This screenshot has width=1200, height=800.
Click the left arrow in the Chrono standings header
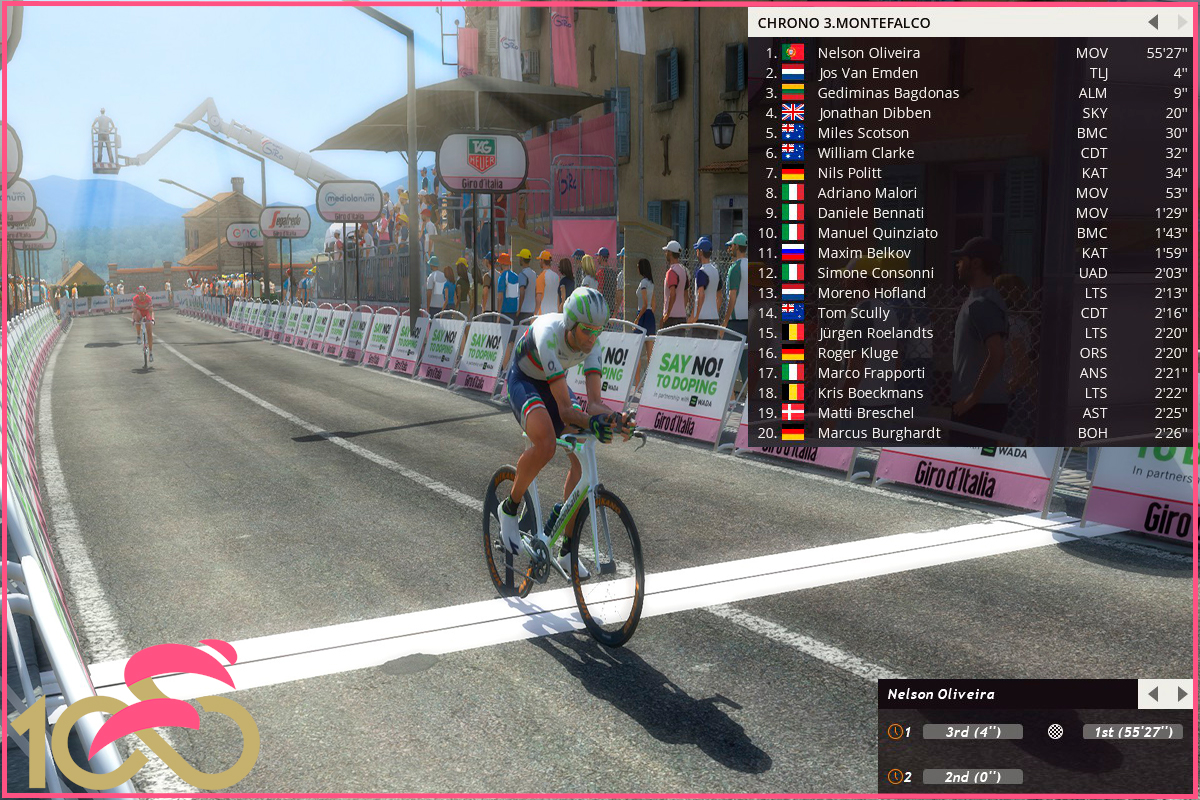coord(1153,22)
